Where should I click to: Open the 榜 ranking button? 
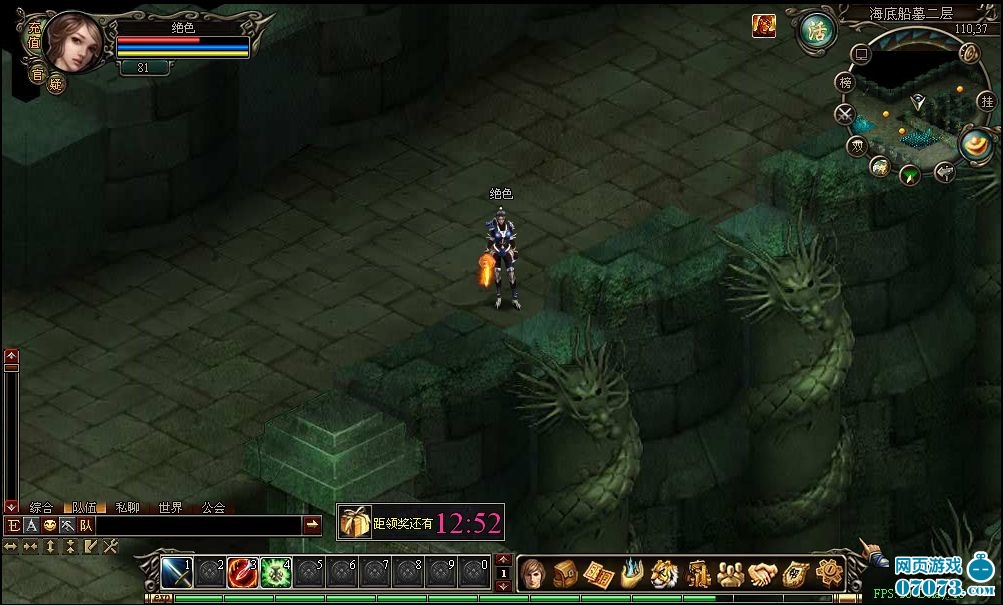846,82
